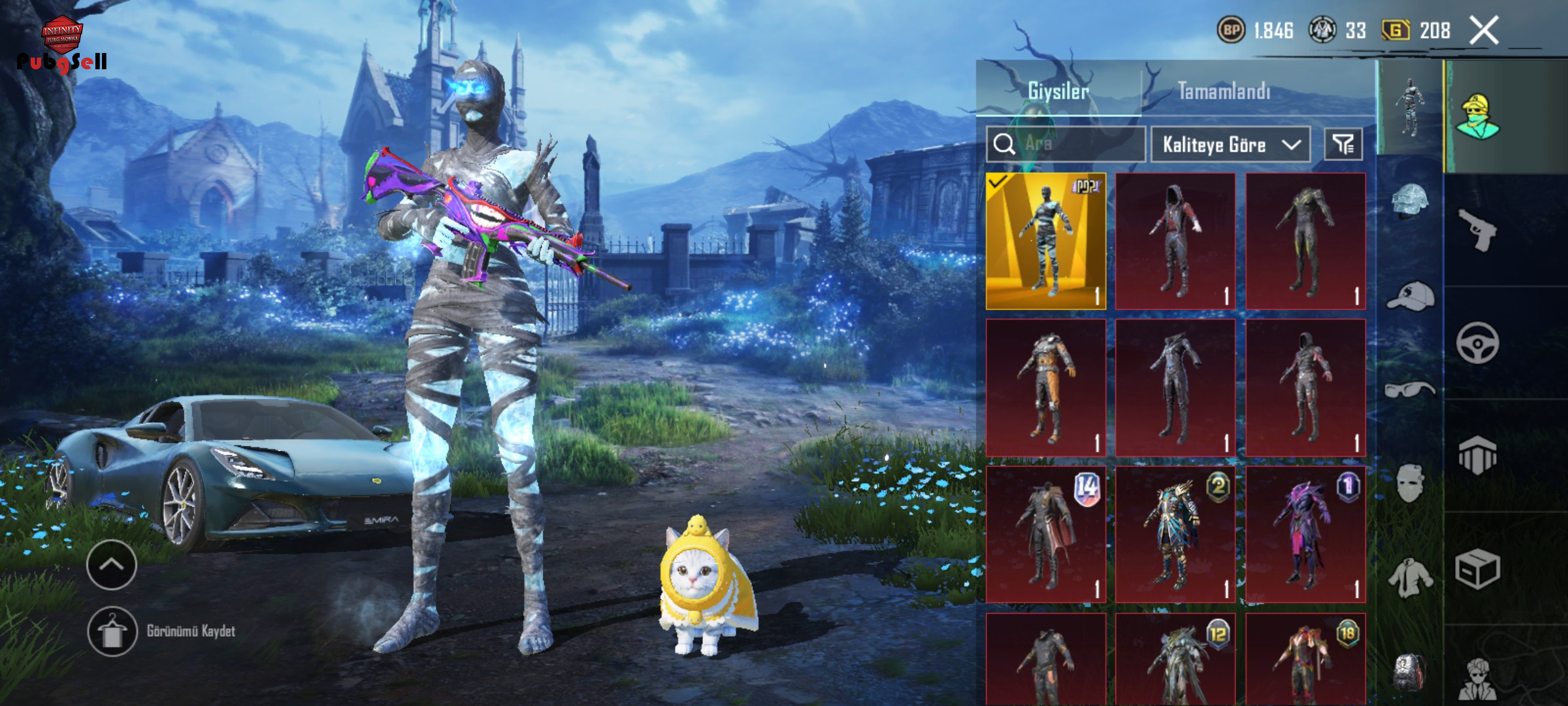Viewport: 1568px width, 706px height.
Task: Open the steering wheel vehicles section
Action: tap(1477, 343)
